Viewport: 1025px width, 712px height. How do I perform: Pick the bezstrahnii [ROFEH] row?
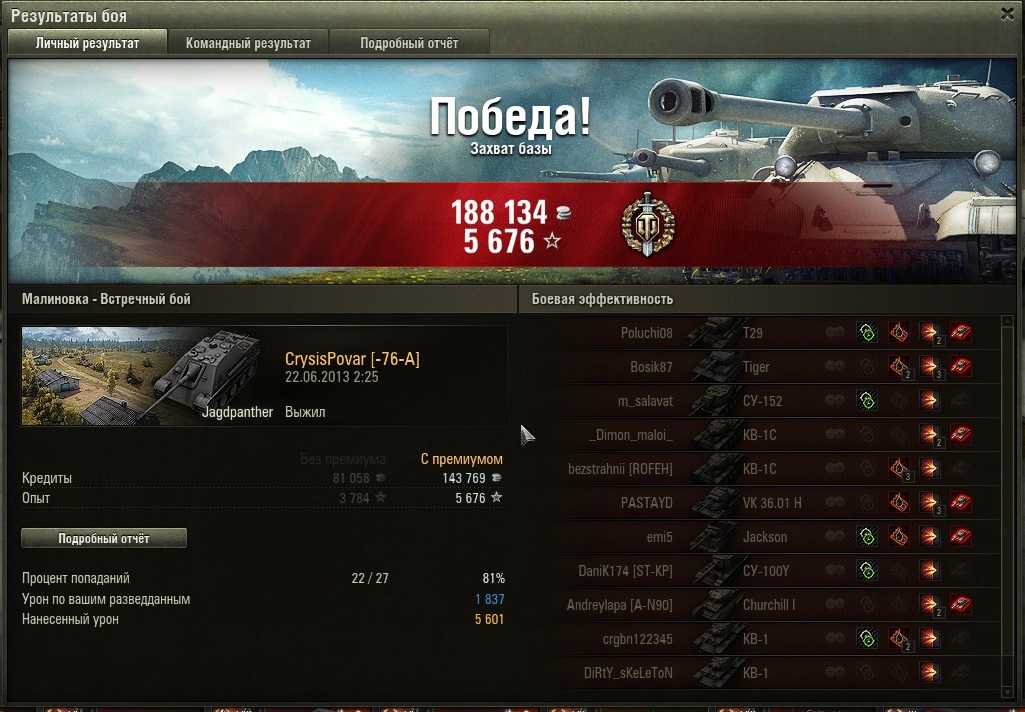pyautogui.click(x=760, y=469)
